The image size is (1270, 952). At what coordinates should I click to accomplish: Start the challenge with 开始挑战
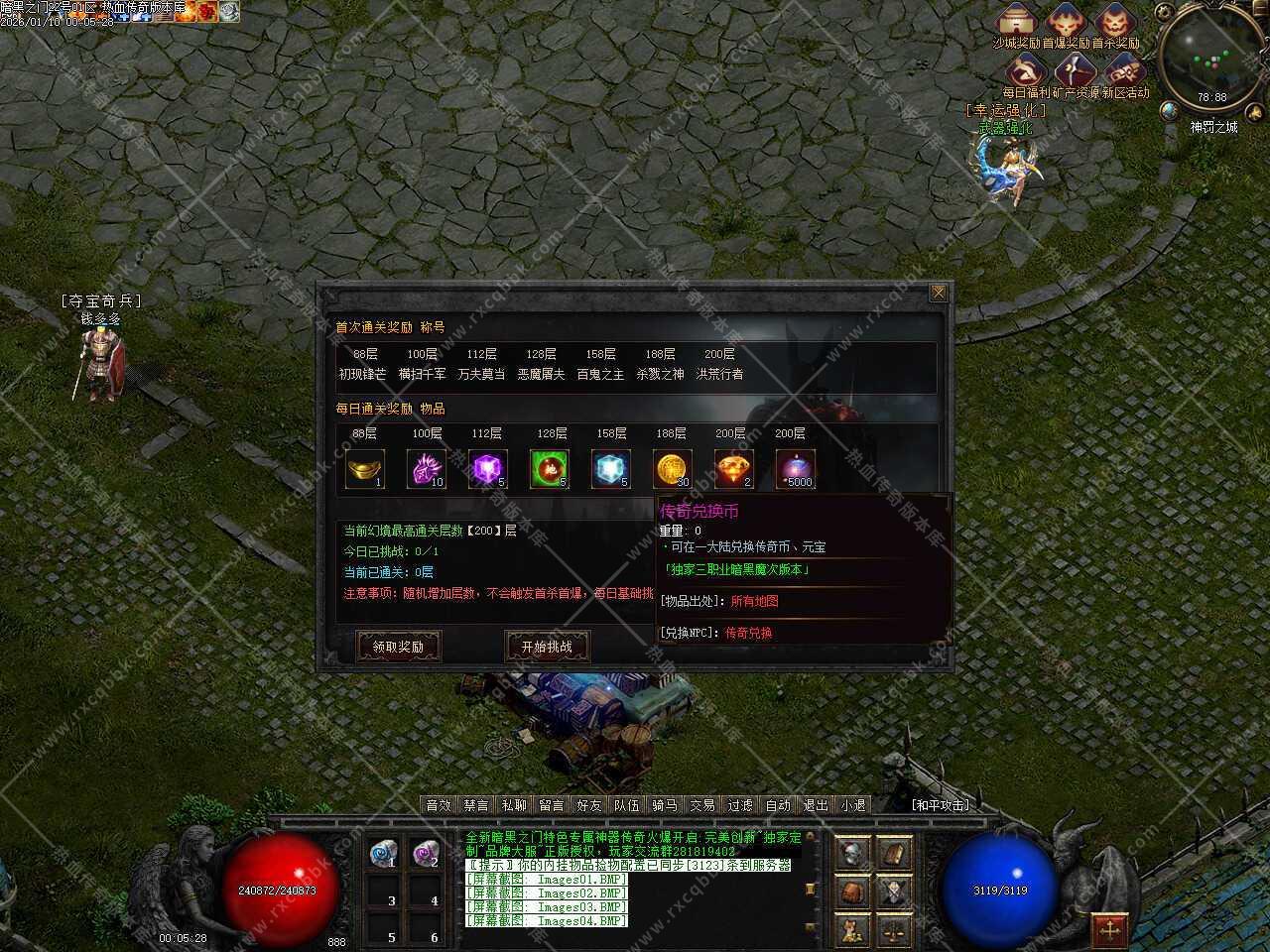point(547,647)
